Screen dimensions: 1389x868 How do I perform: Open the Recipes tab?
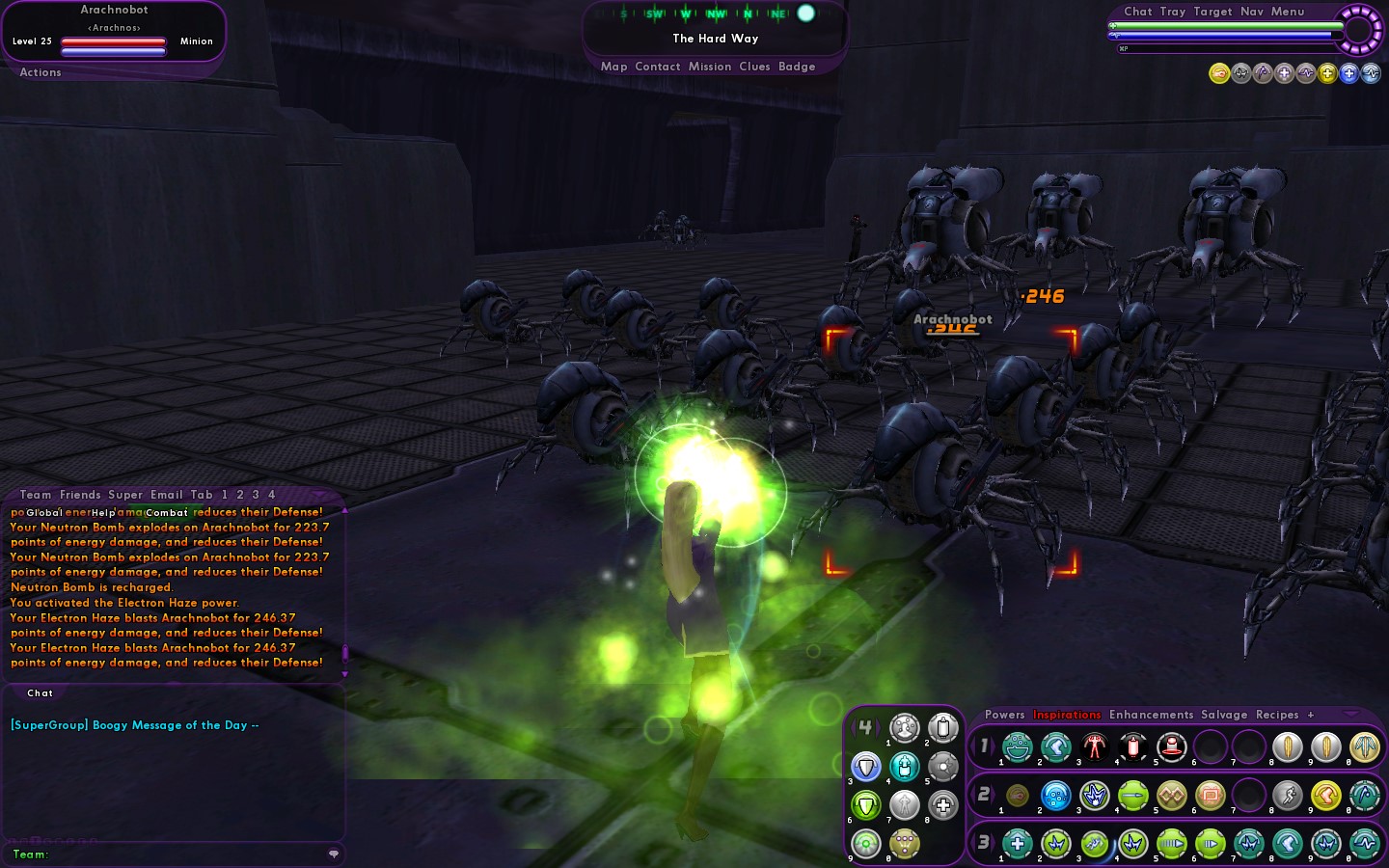(x=1277, y=715)
